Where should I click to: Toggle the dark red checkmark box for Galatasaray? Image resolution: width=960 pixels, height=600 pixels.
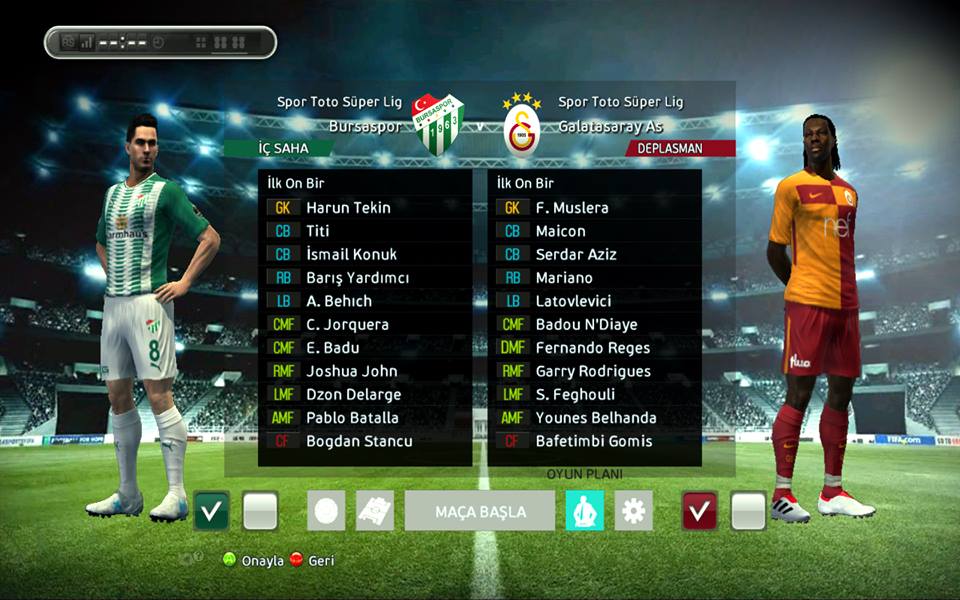[699, 511]
